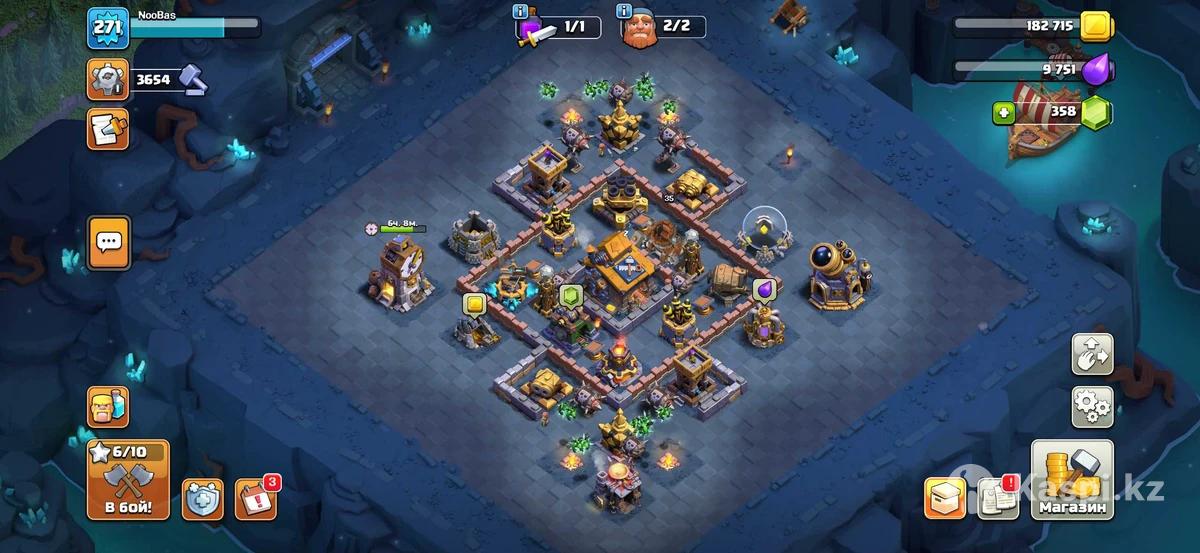Viewport: 1200px width, 553px height.
Task: Open the orange storage box button
Action: [944, 497]
